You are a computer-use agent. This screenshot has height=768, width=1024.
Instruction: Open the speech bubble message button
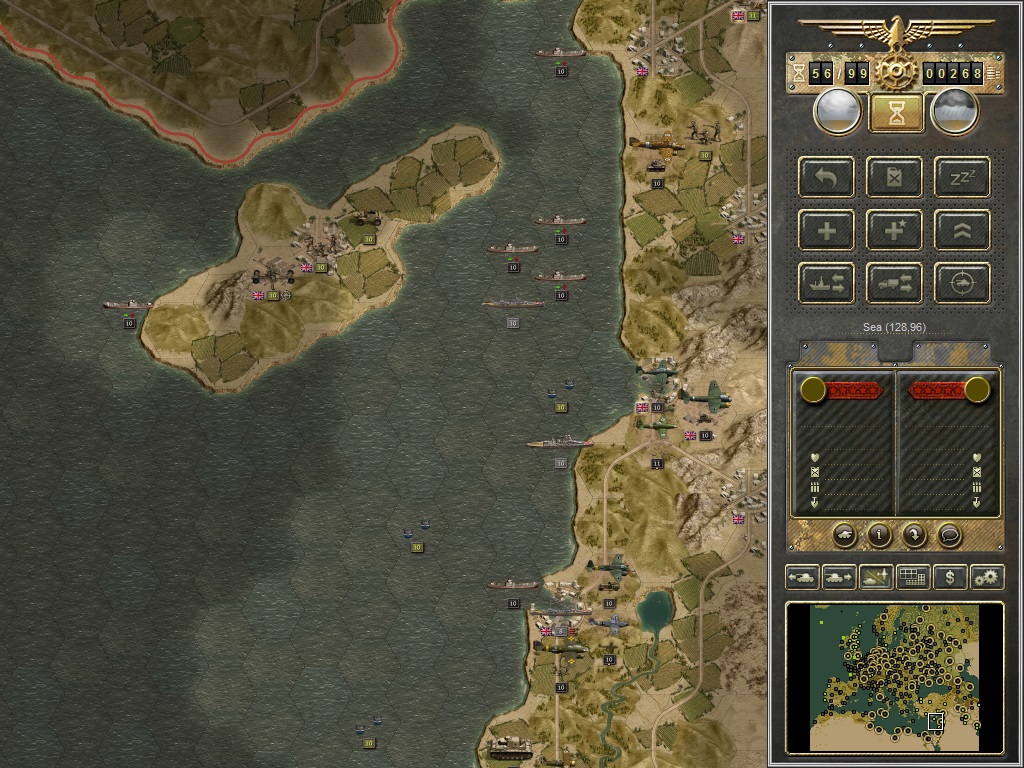[949, 535]
